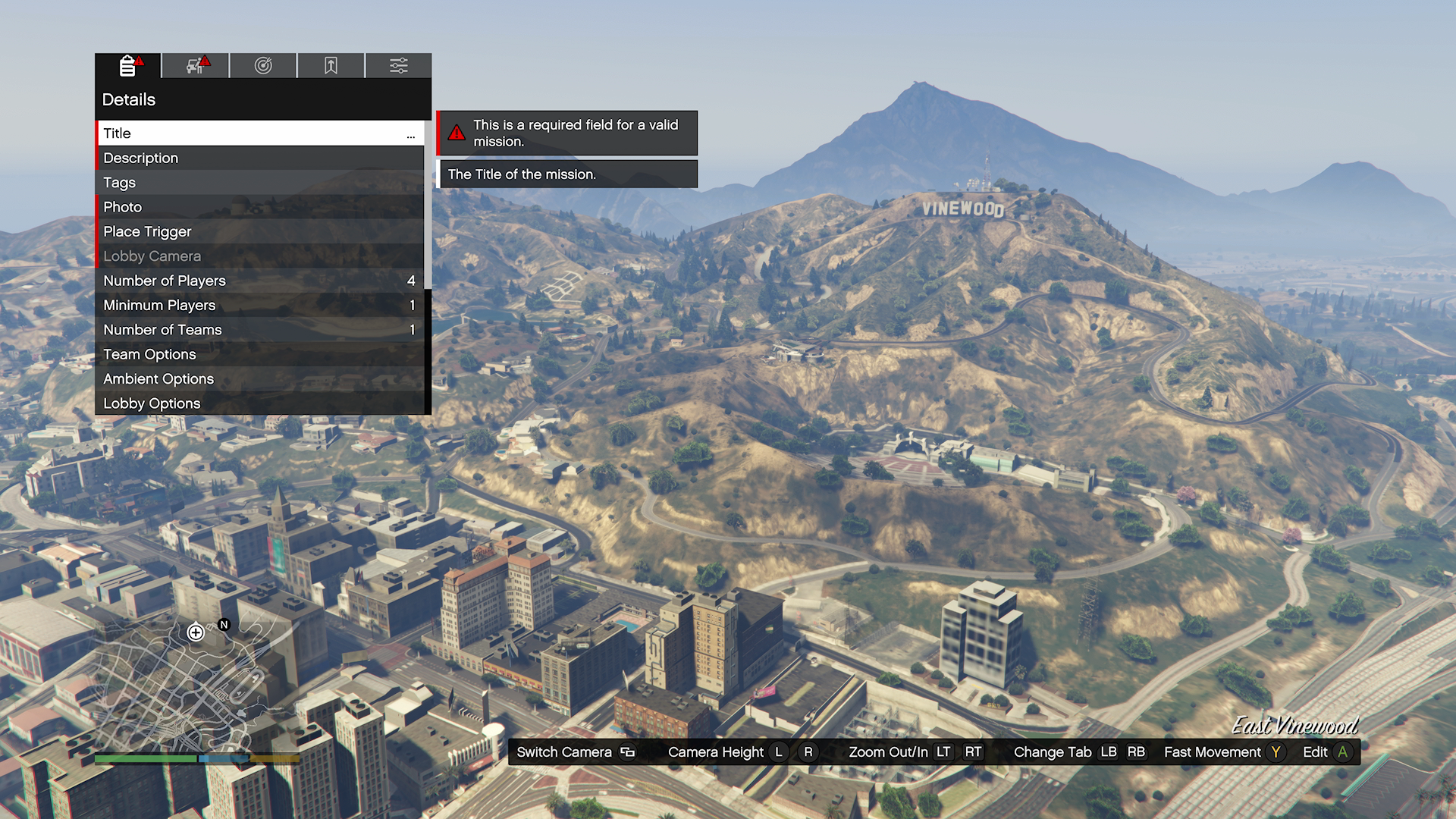
Task: Open the target objectives tab
Action: 263,66
